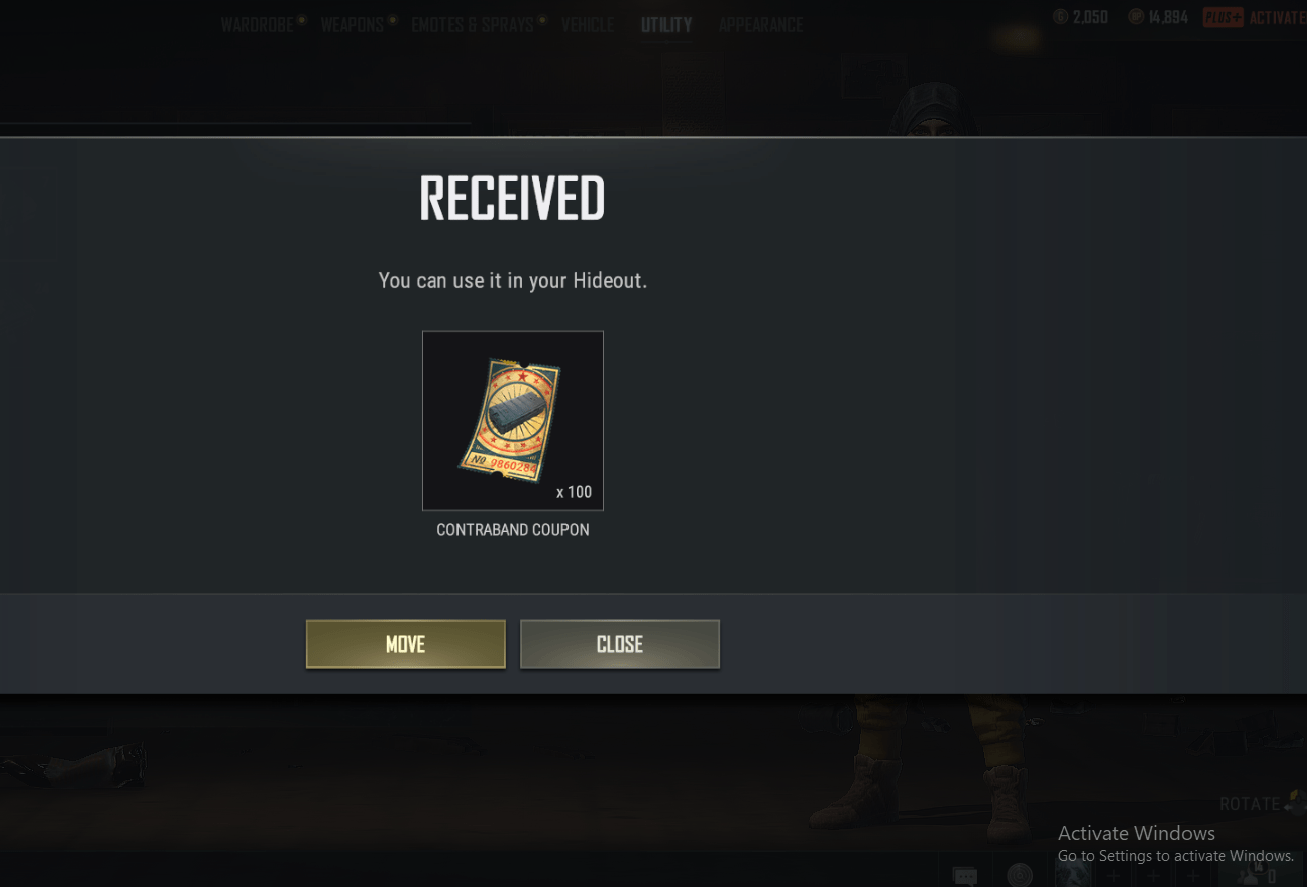This screenshot has height=892, width=1314.
Task: Click the BP balance coin icon
Action: tap(1136, 15)
